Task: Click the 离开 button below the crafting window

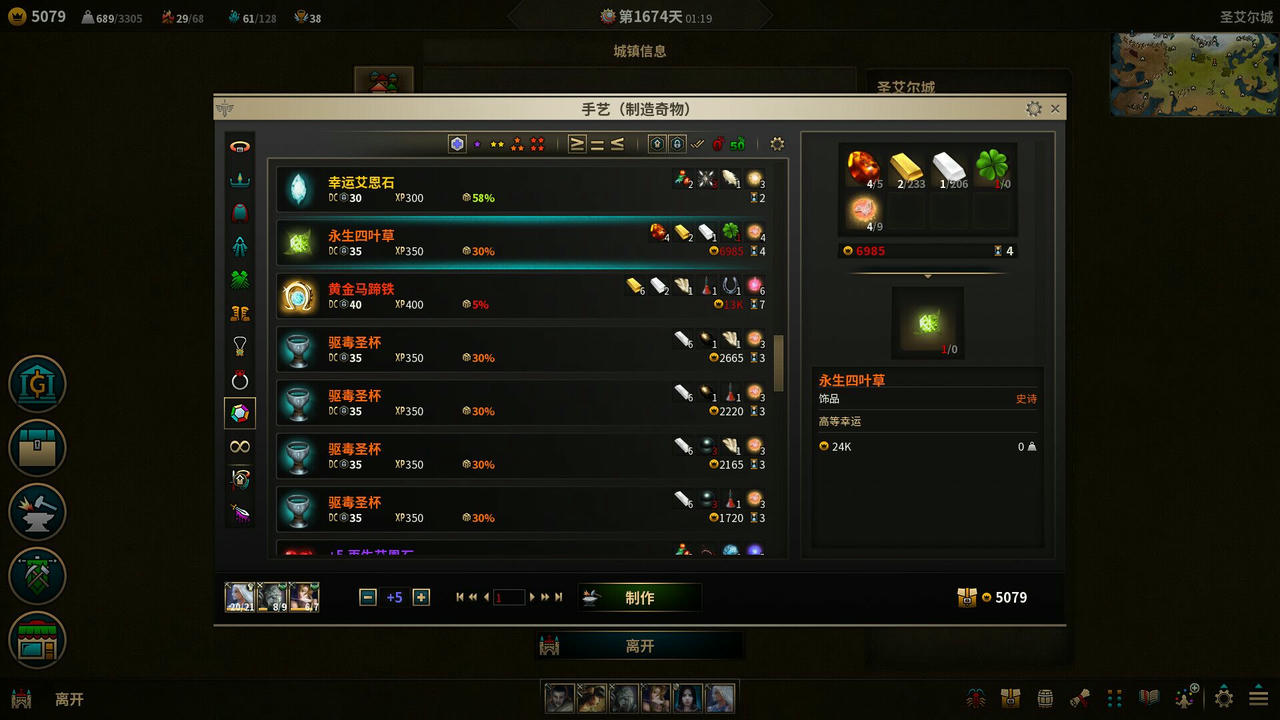Action: click(639, 646)
